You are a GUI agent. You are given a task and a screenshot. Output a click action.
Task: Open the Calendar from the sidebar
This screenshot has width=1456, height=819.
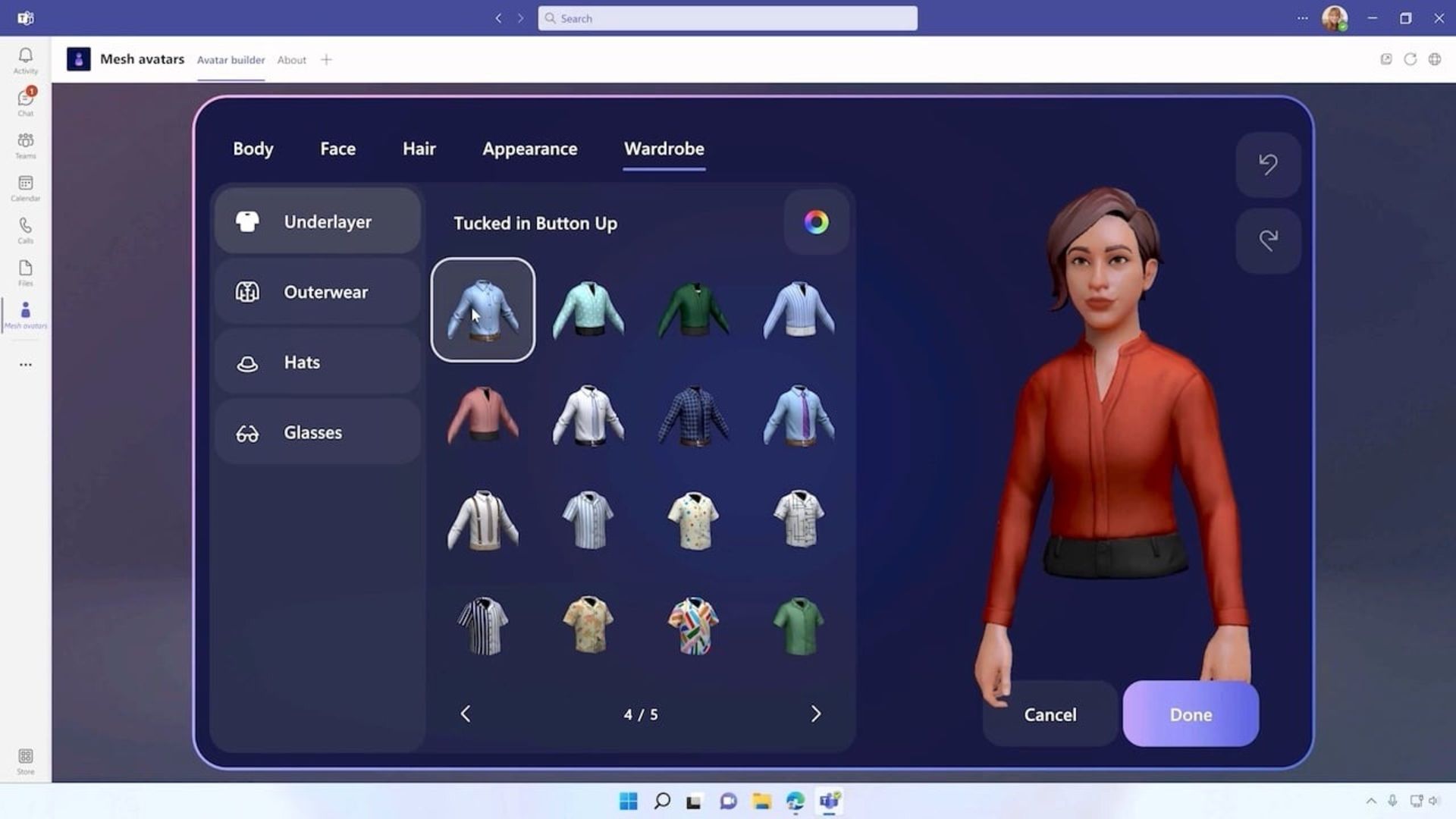[x=25, y=188]
